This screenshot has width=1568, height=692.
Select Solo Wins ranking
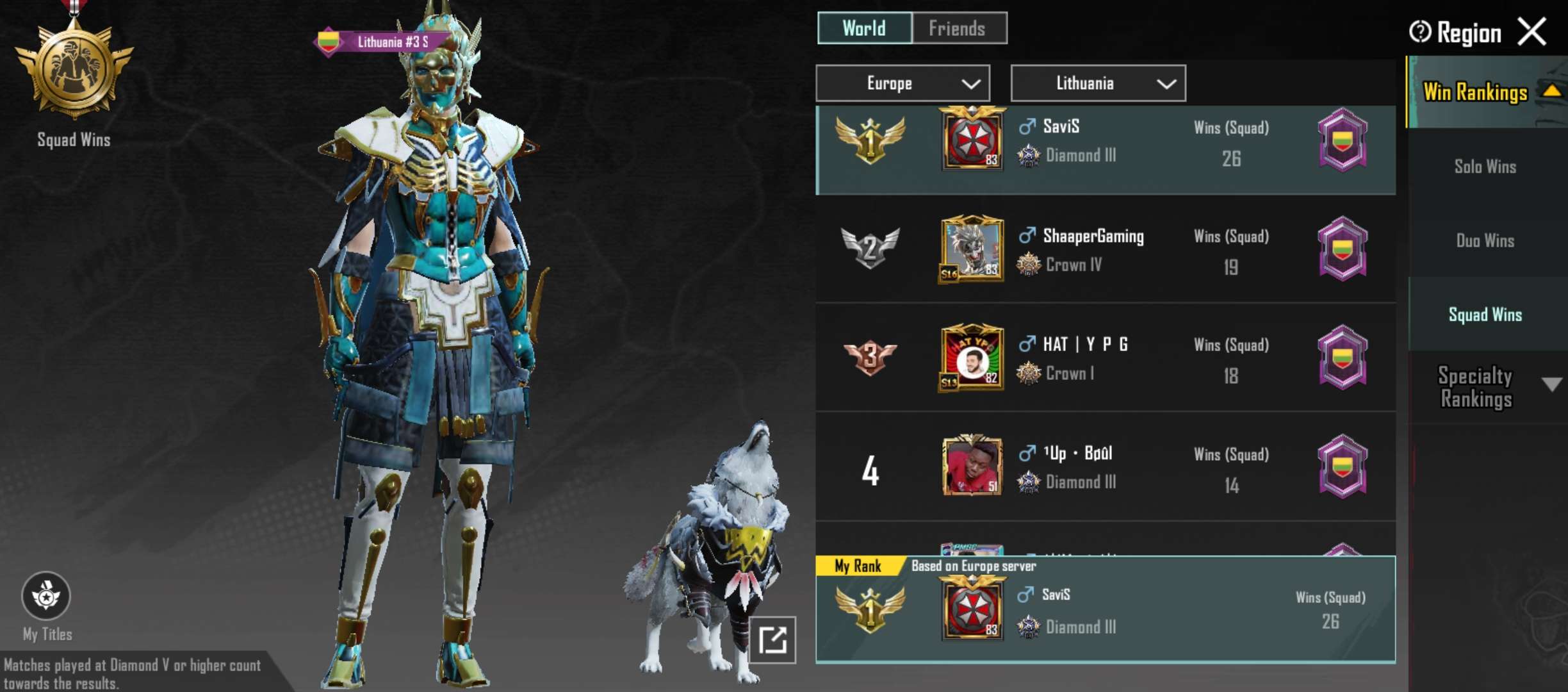(x=1485, y=167)
